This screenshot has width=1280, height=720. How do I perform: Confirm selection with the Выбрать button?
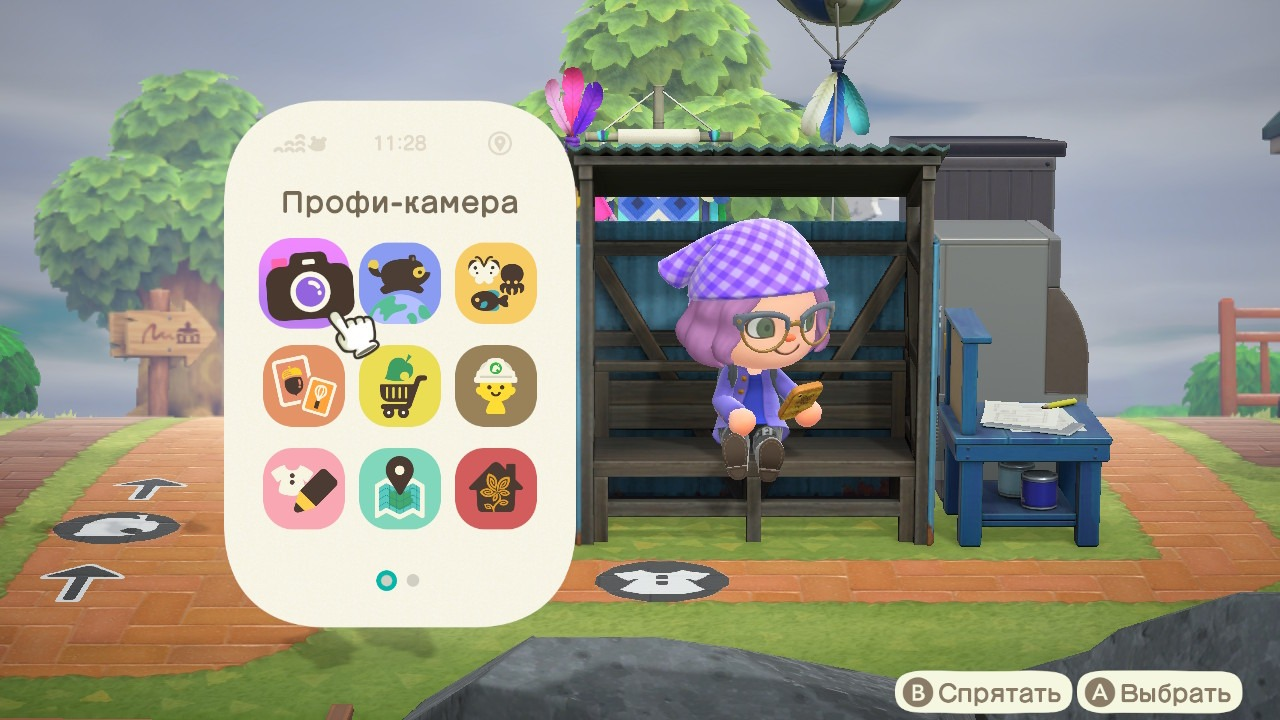1159,693
